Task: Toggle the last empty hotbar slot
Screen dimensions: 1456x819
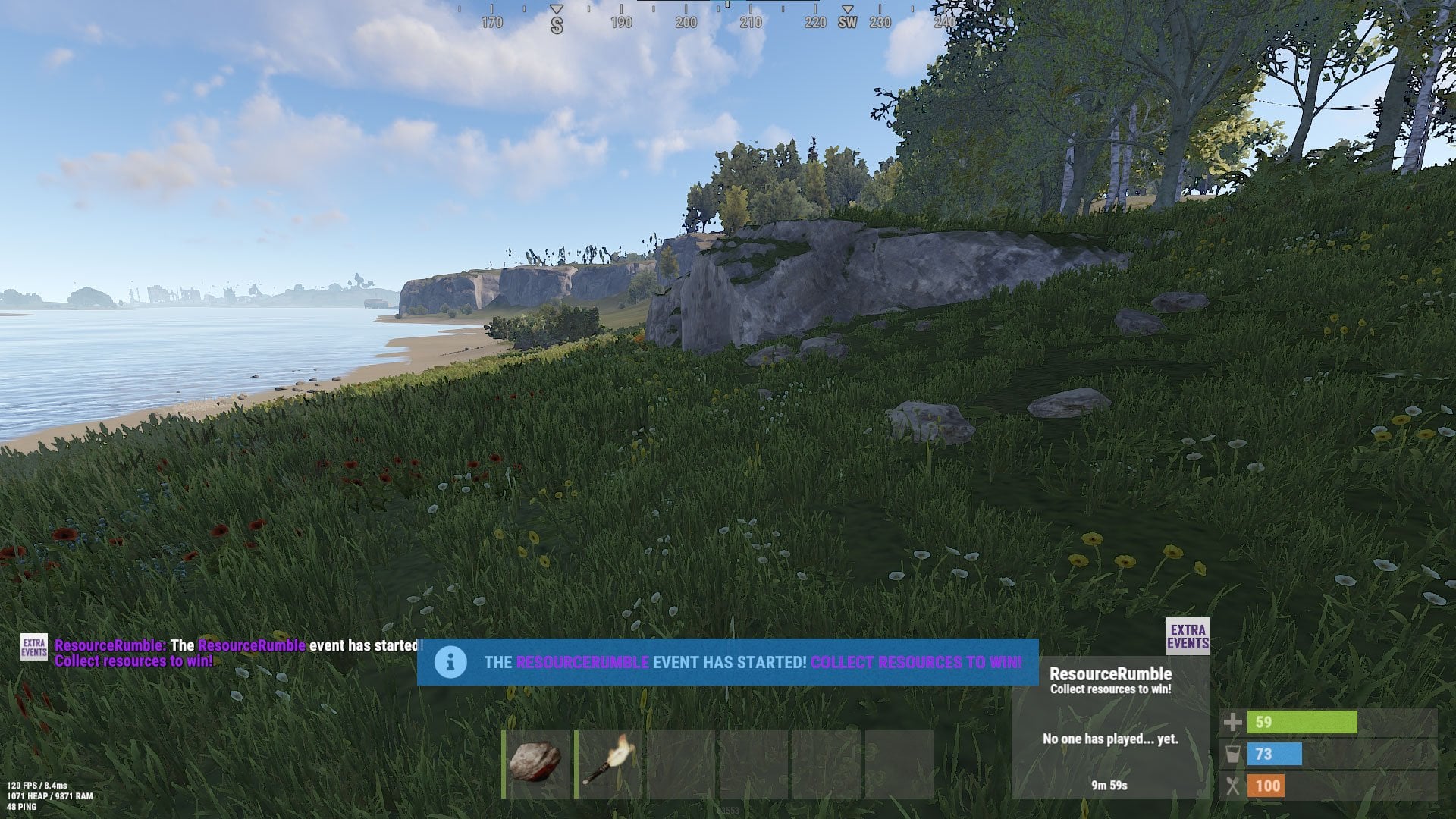Action: 899,764
